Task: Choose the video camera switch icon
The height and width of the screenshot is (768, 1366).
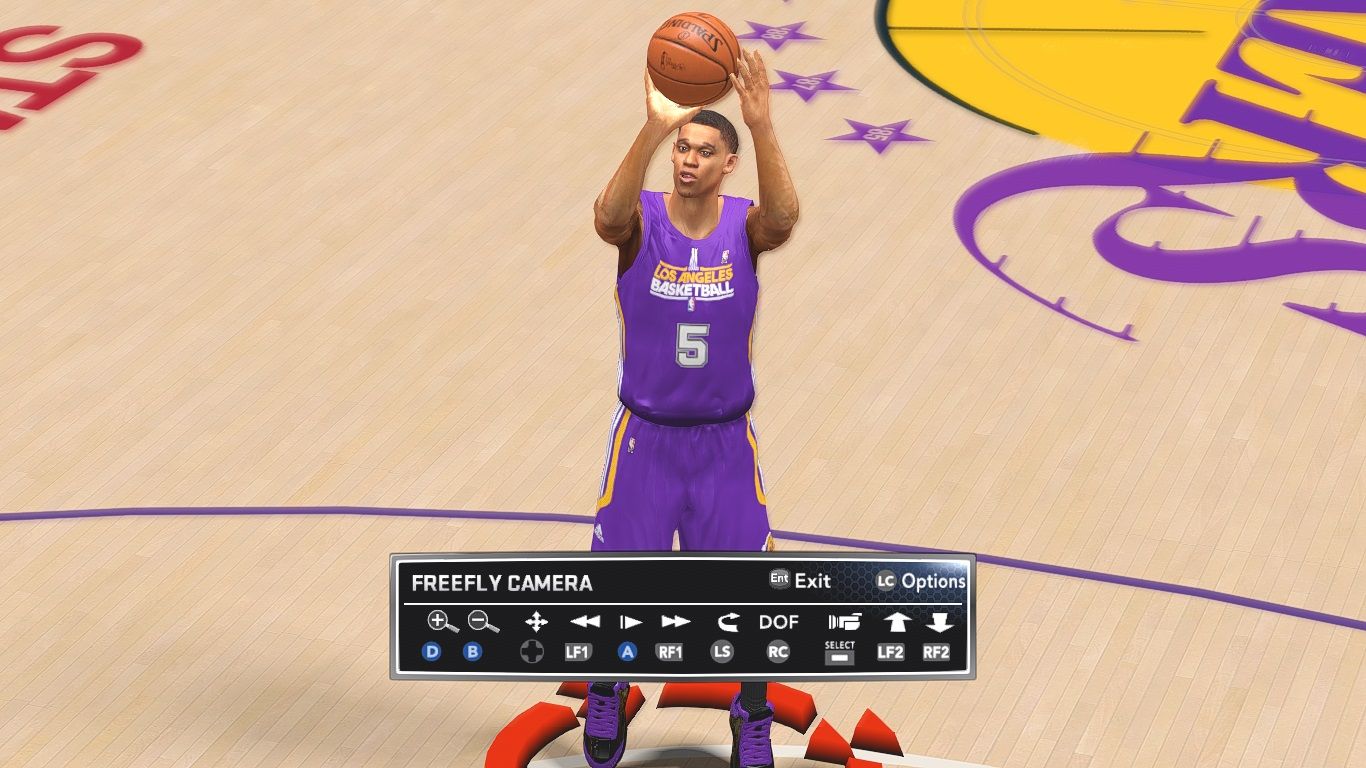Action: click(843, 622)
